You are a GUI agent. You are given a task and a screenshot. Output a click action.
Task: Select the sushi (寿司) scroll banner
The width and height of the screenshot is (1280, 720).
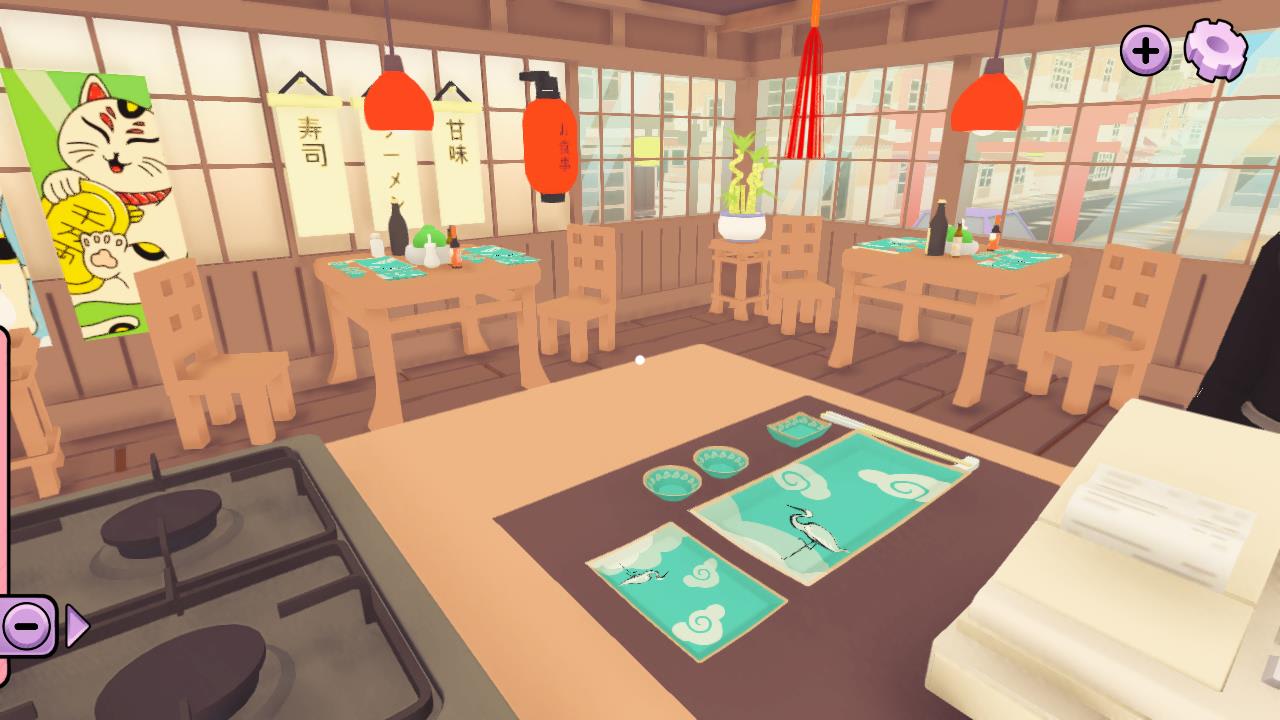click(307, 155)
